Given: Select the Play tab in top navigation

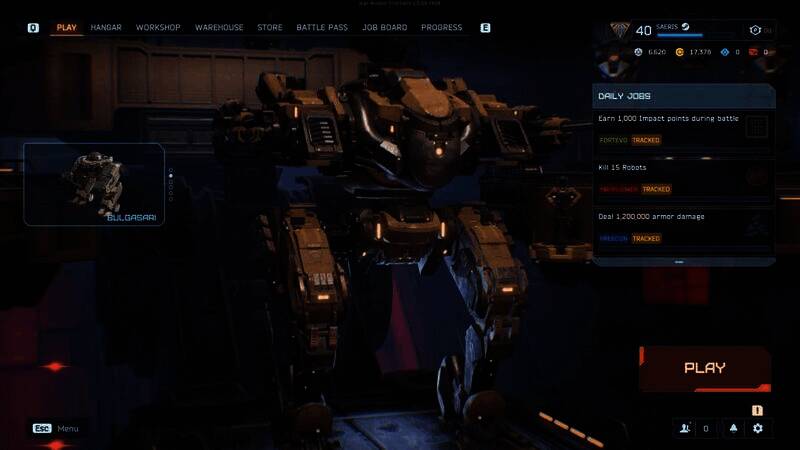Looking at the screenshot, I should coord(67,28).
